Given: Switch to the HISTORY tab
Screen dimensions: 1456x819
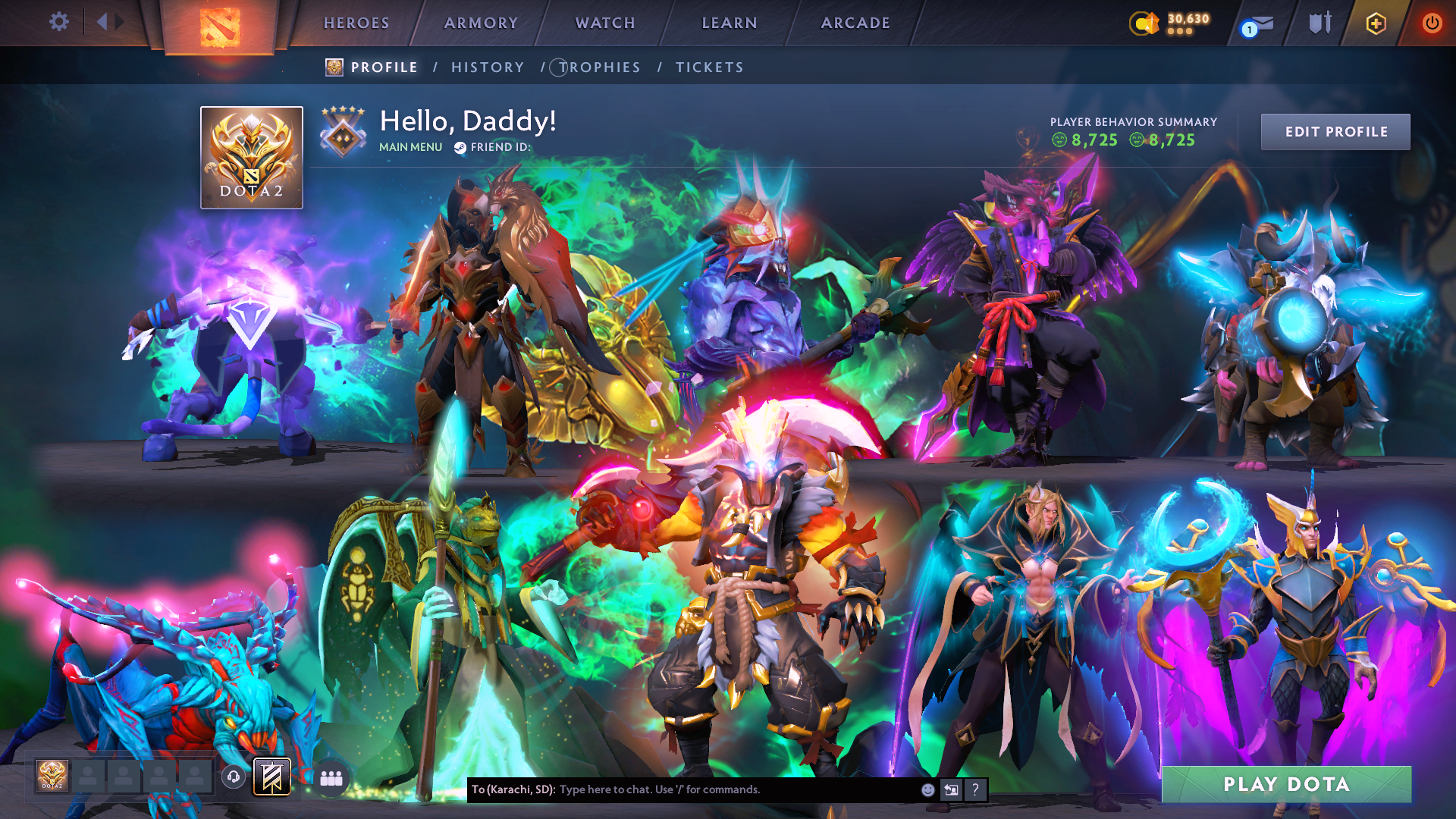Looking at the screenshot, I should click(x=487, y=67).
